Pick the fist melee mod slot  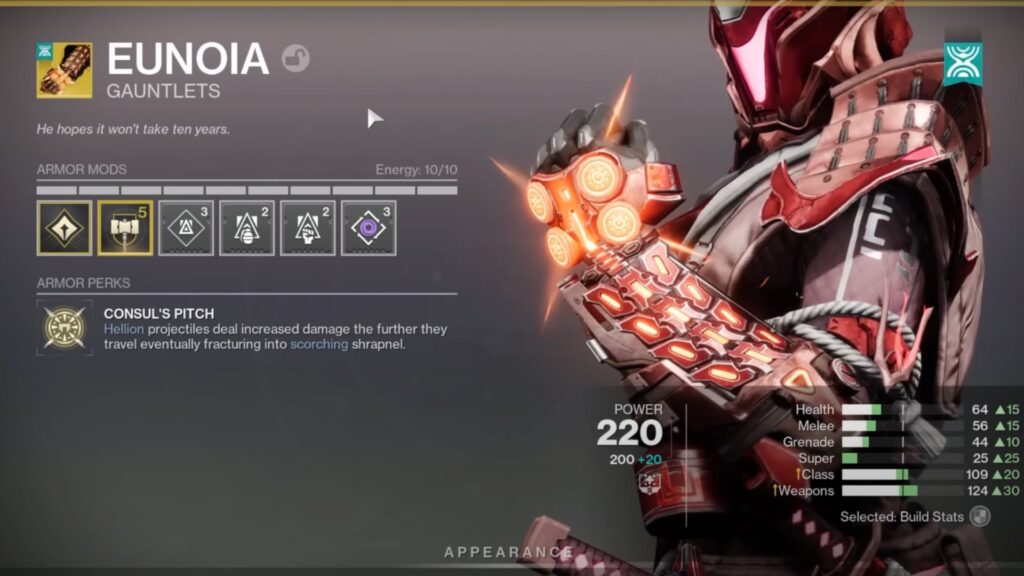point(307,228)
